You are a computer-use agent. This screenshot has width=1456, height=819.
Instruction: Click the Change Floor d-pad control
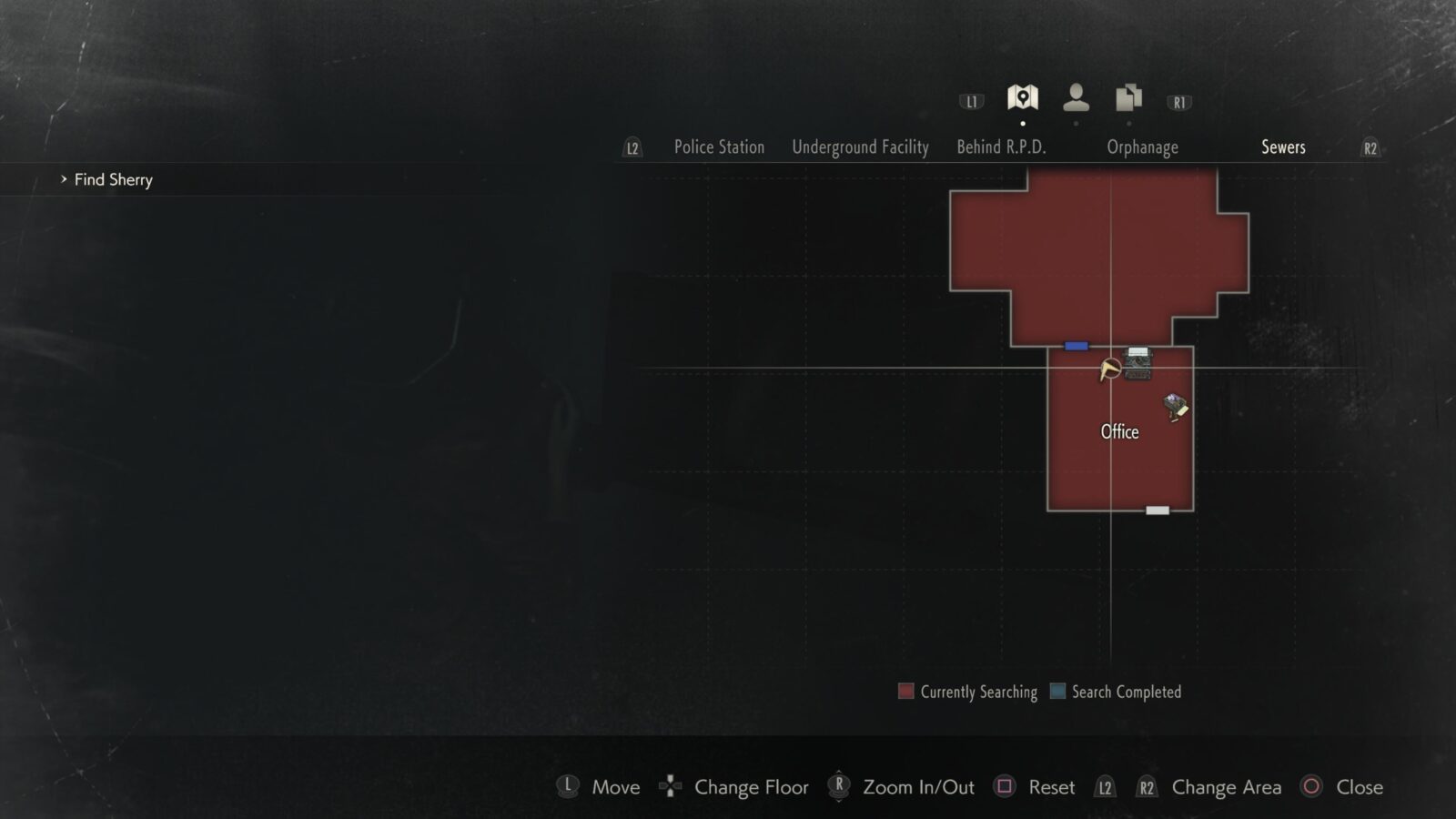670,787
